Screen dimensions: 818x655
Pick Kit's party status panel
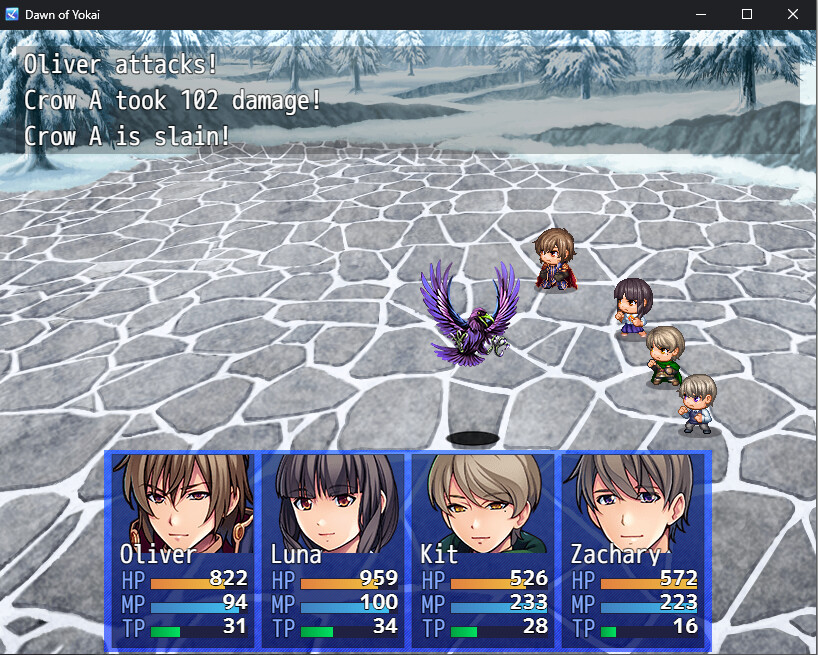483,549
